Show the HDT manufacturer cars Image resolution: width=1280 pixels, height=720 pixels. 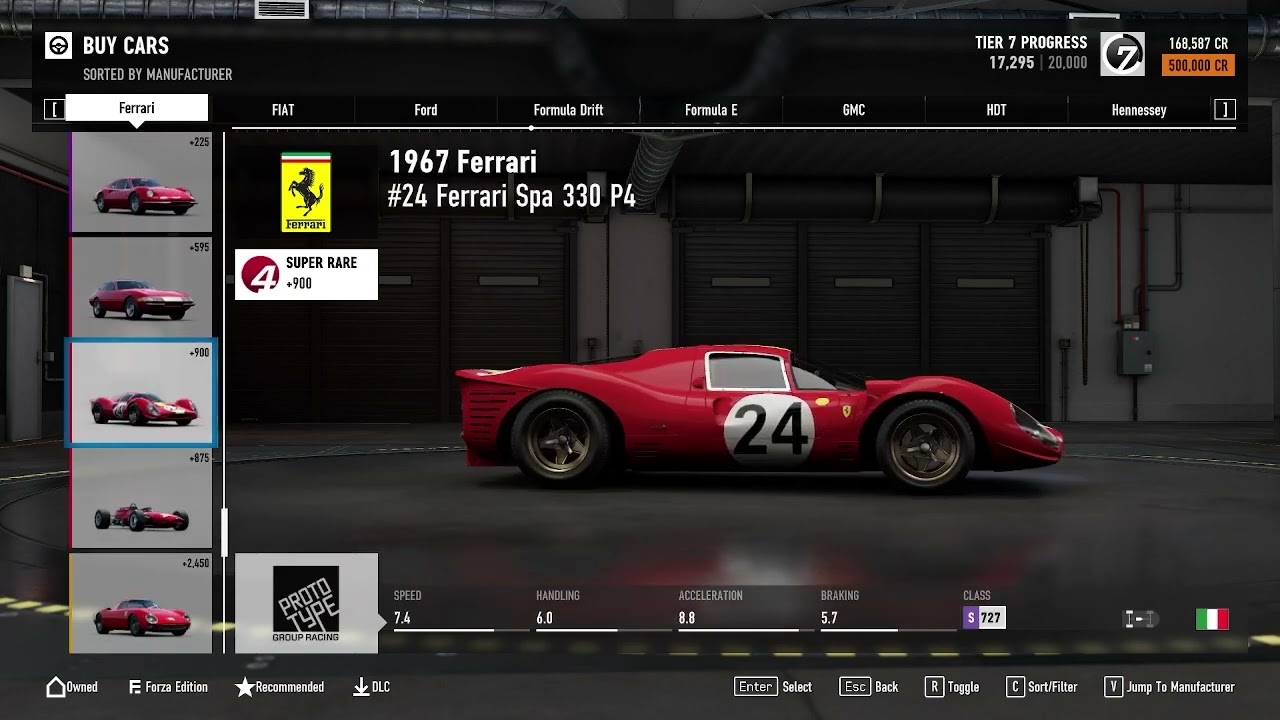click(x=996, y=110)
